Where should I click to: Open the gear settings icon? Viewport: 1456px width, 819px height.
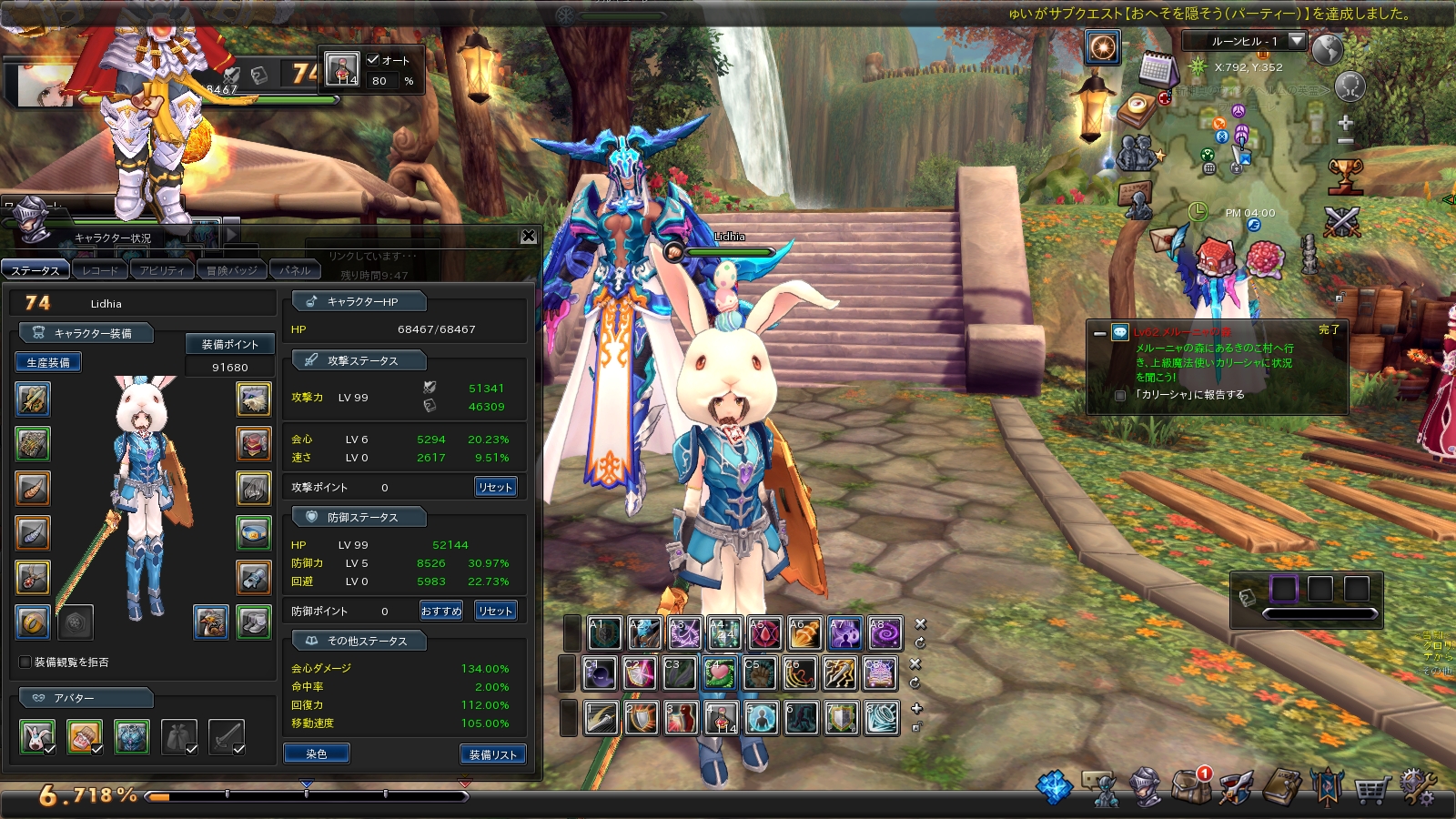point(1416,788)
